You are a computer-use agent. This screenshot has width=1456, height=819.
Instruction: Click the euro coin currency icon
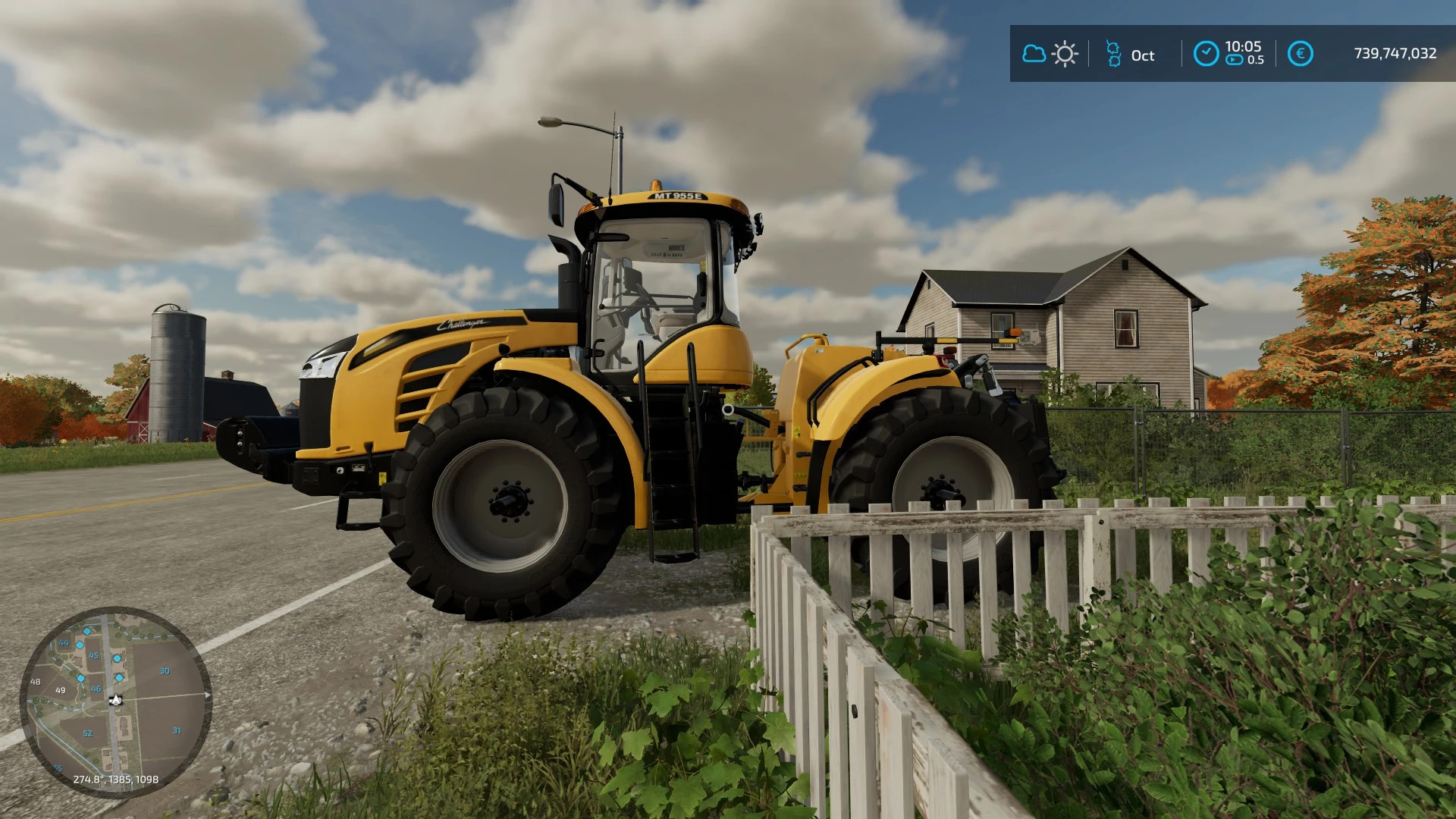1301,53
